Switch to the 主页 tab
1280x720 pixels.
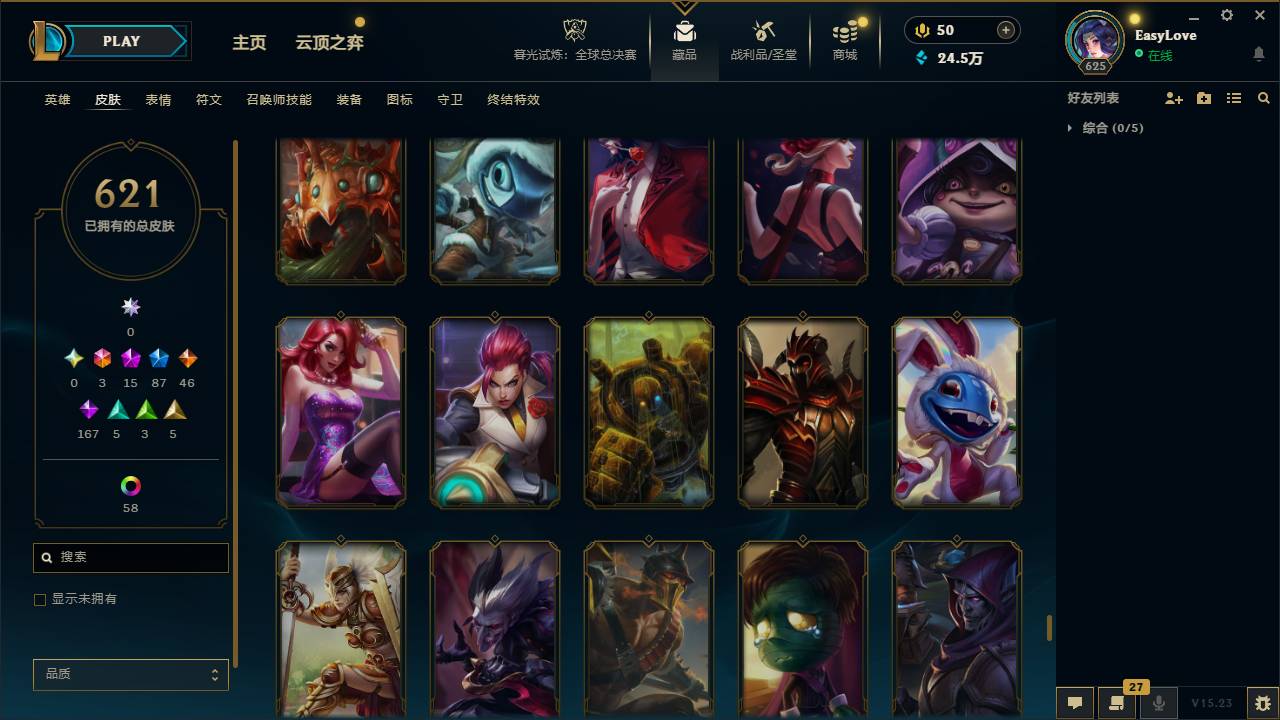[248, 43]
